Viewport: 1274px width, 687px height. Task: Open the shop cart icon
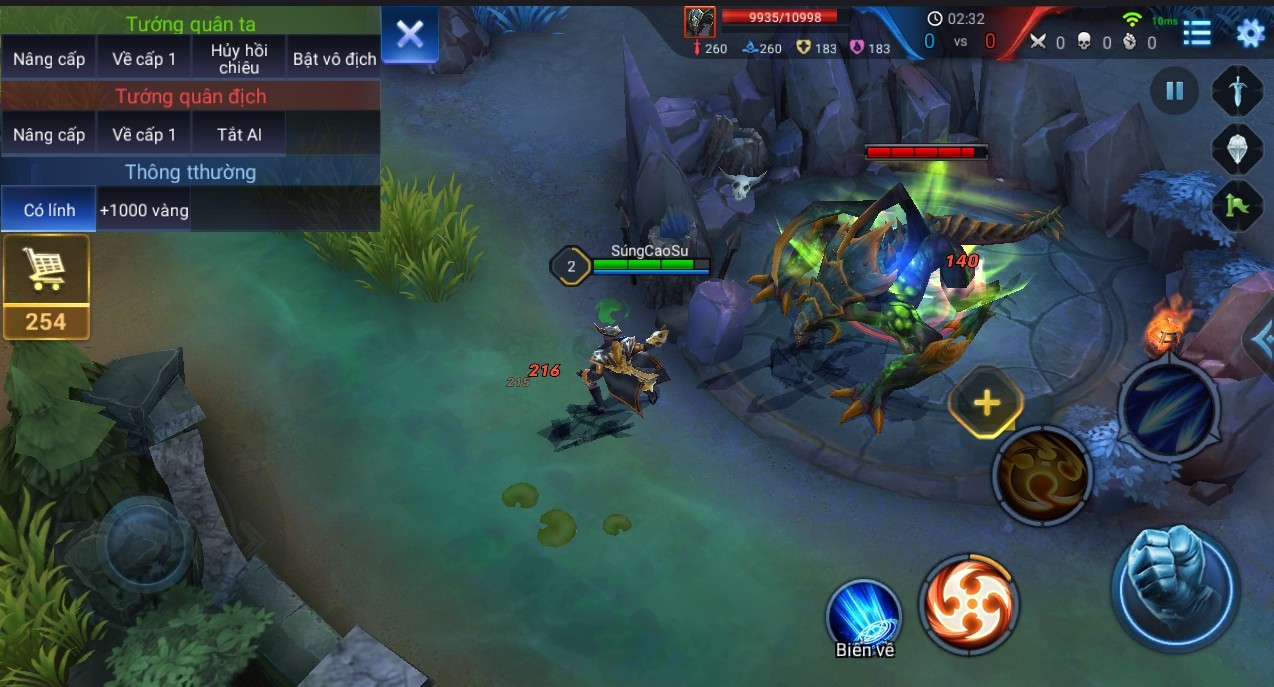[45, 270]
